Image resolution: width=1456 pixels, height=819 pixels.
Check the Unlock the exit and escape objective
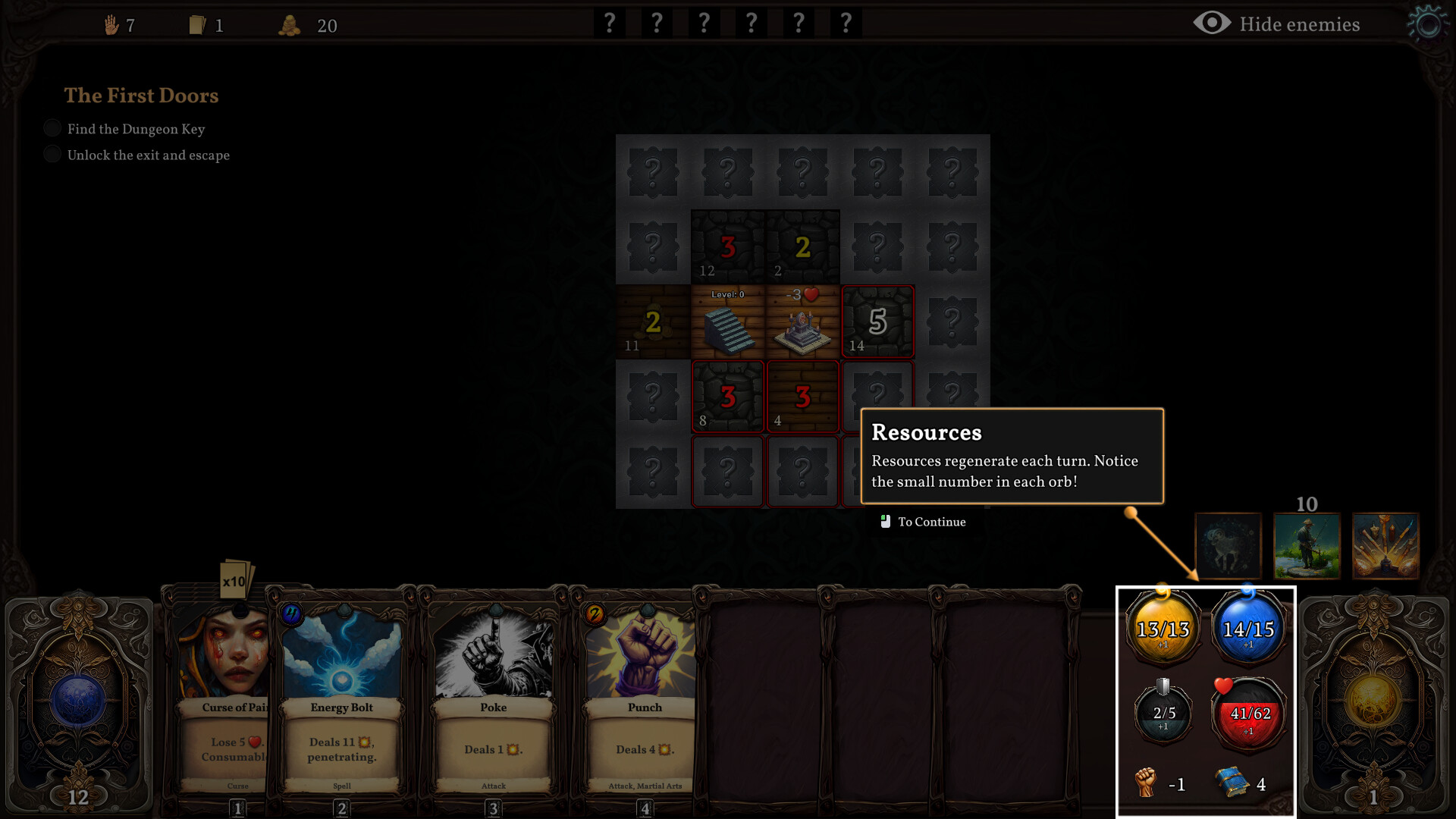point(52,154)
